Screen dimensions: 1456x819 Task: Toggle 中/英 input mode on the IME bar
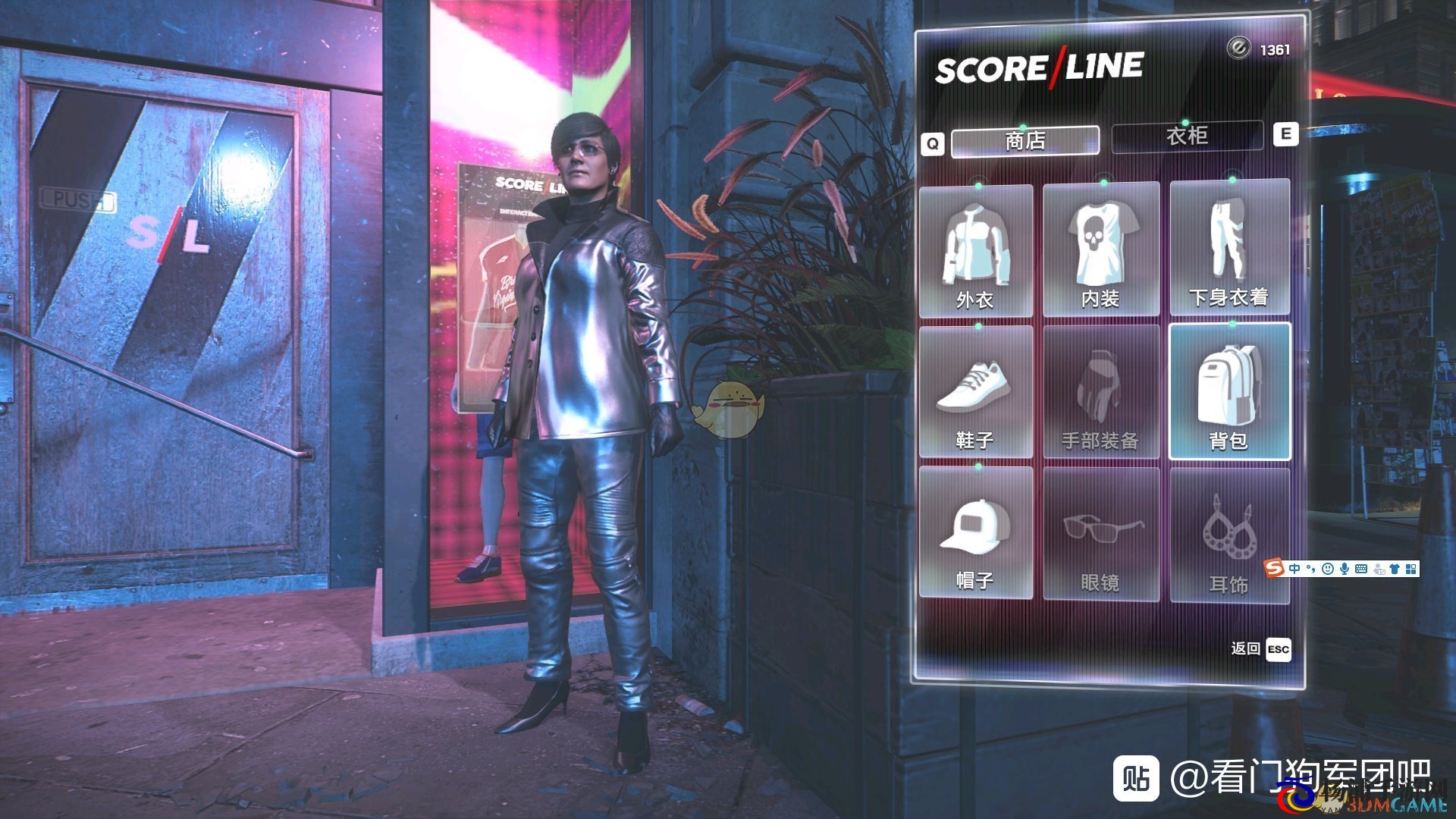pos(1294,569)
